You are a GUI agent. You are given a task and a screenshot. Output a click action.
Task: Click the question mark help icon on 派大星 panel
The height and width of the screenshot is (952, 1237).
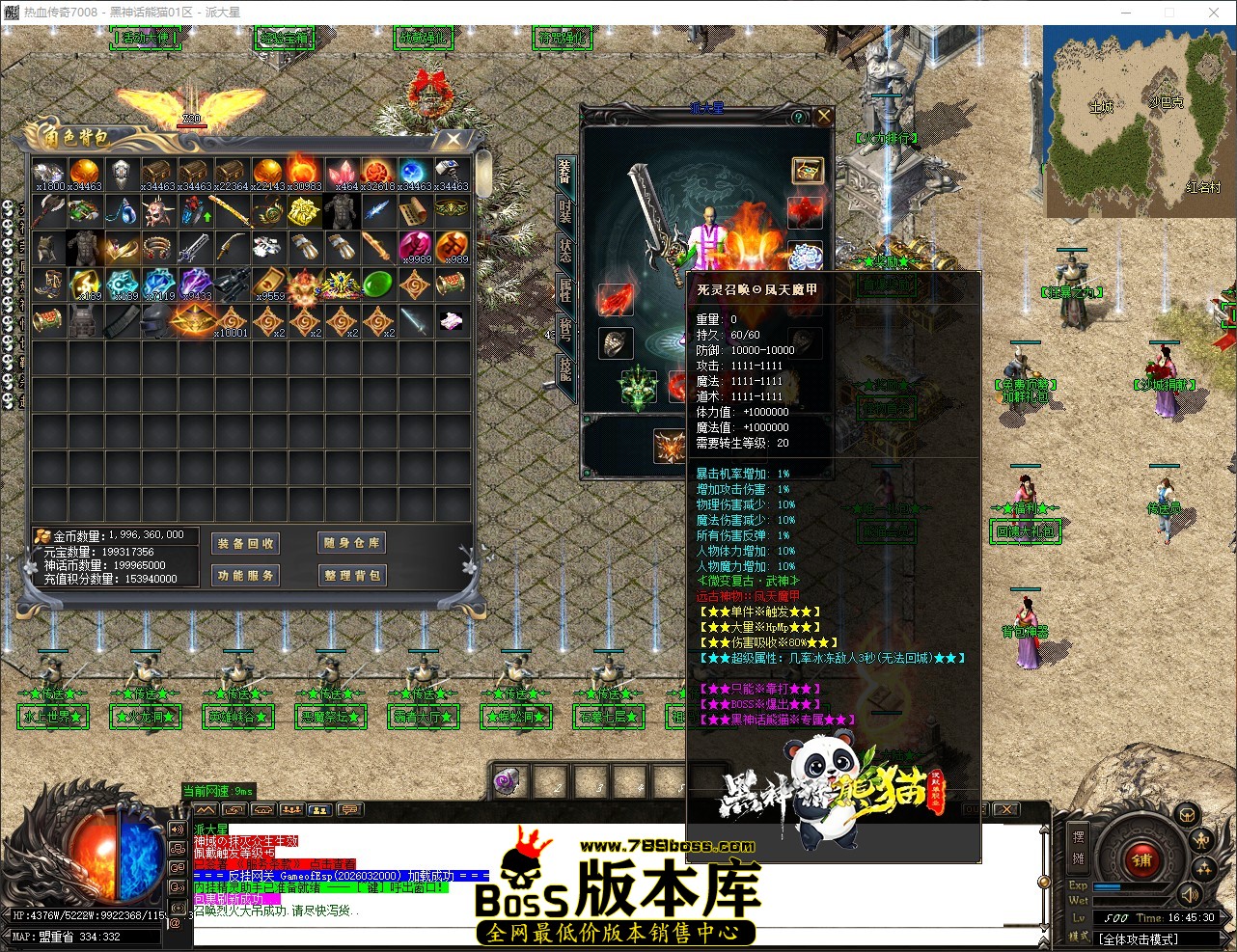point(797,117)
